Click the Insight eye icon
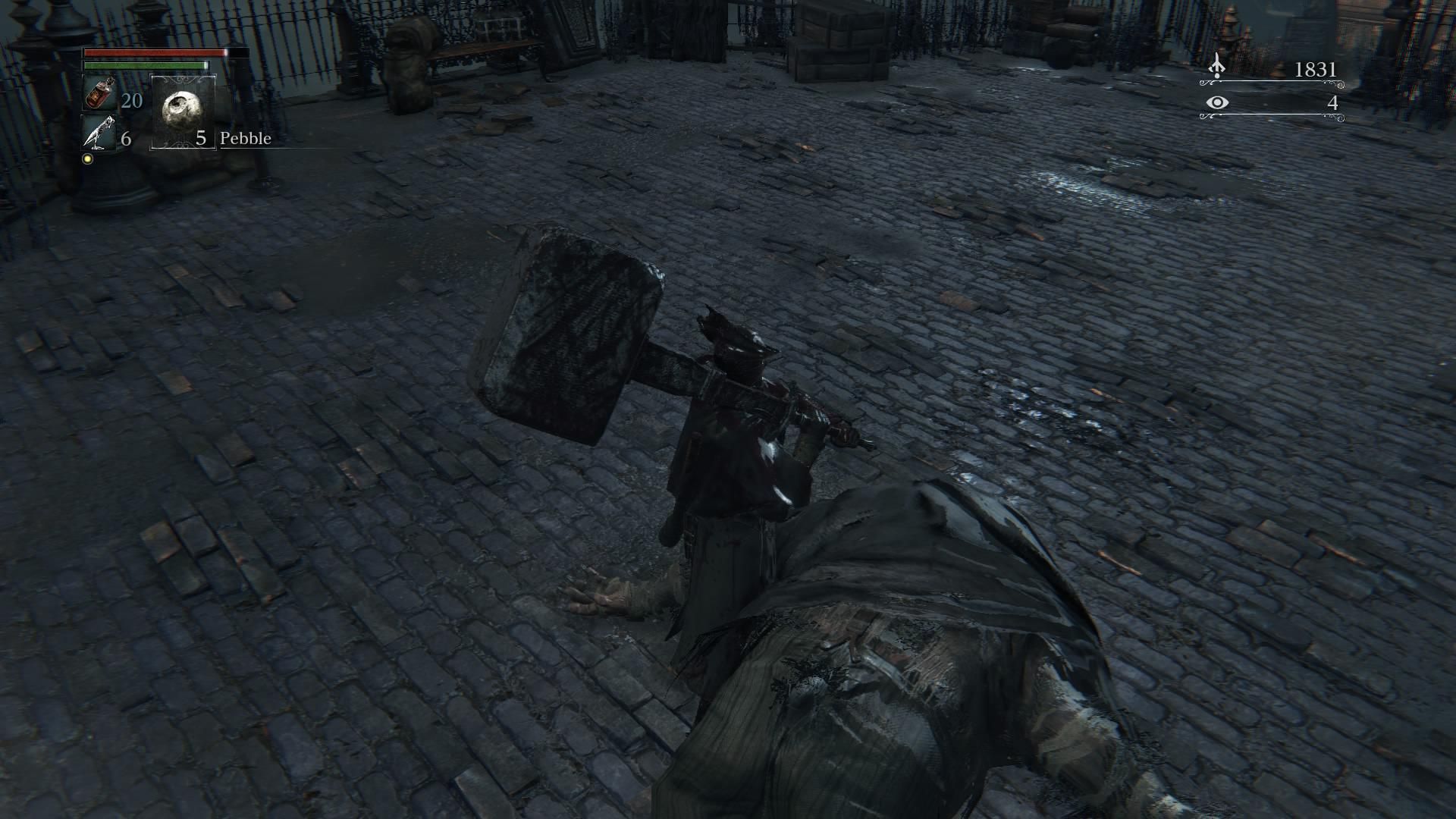The height and width of the screenshot is (819, 1456). point(1217,102)
